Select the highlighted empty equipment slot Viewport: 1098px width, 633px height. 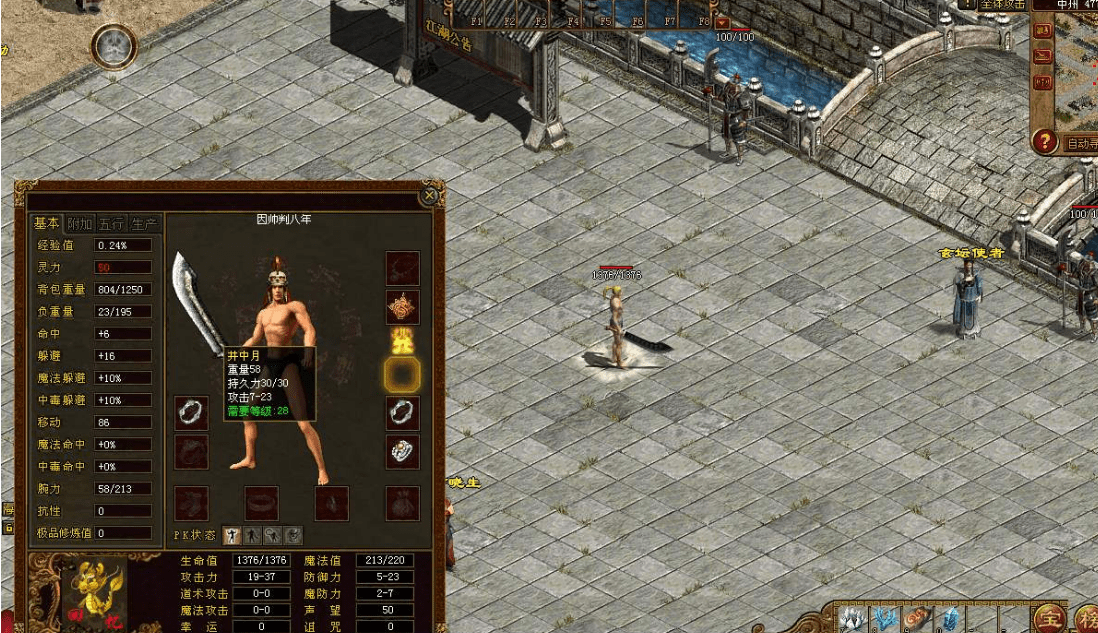tap(402, 375)
